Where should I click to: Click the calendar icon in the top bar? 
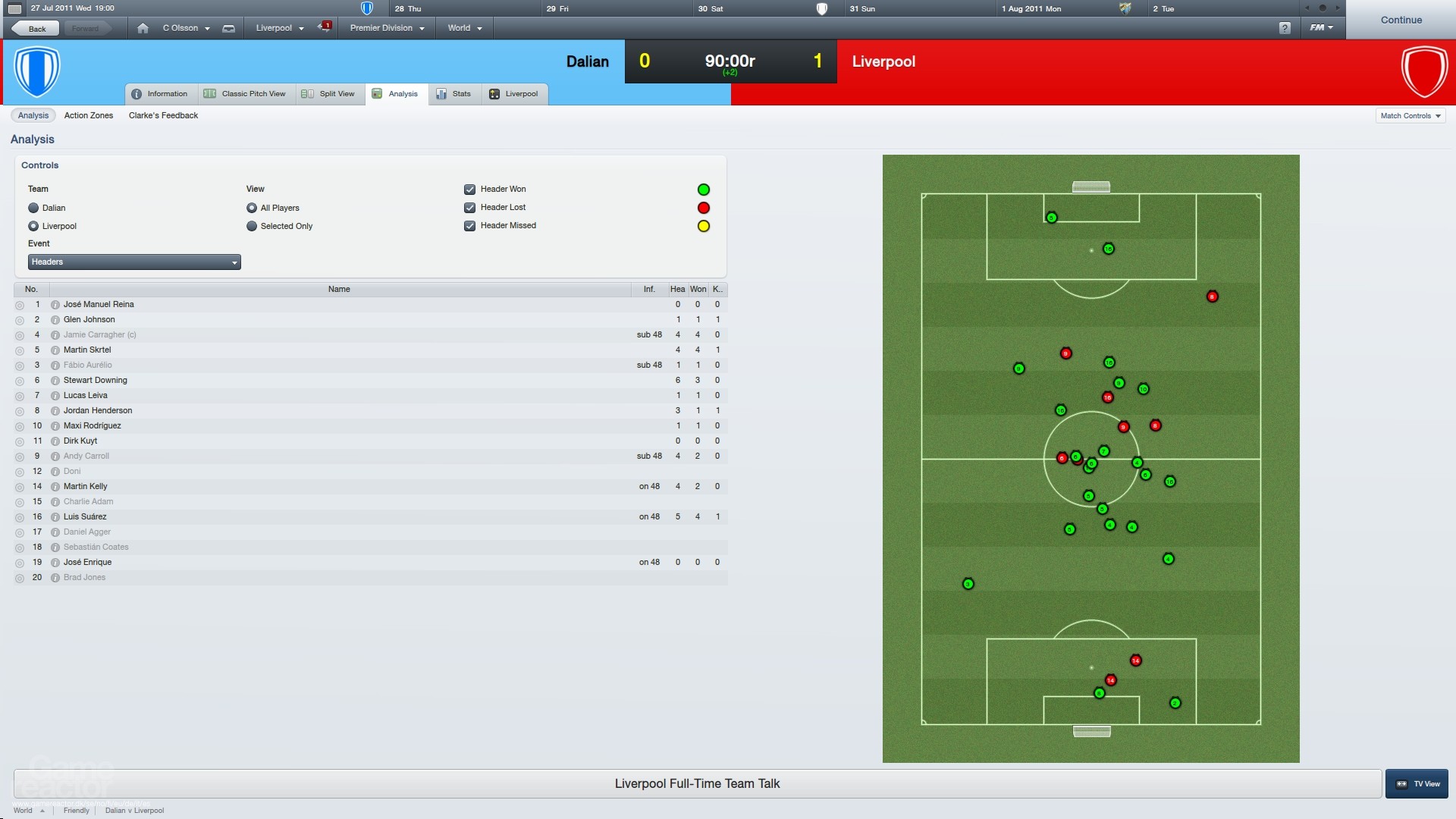(14, 8)
